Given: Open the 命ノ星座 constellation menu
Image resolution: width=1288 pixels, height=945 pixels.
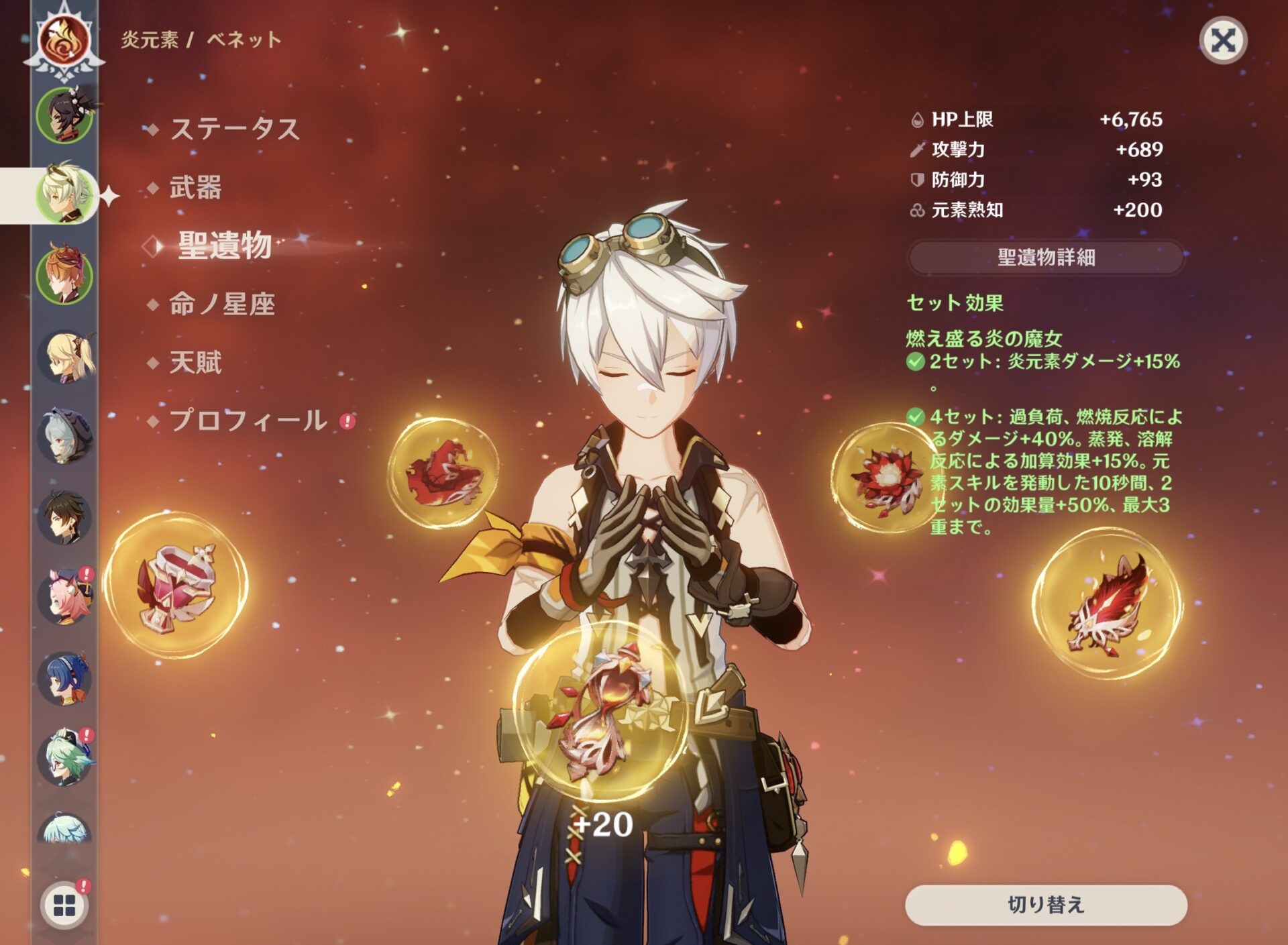Looking at the screenshot, I should [222, 304].
